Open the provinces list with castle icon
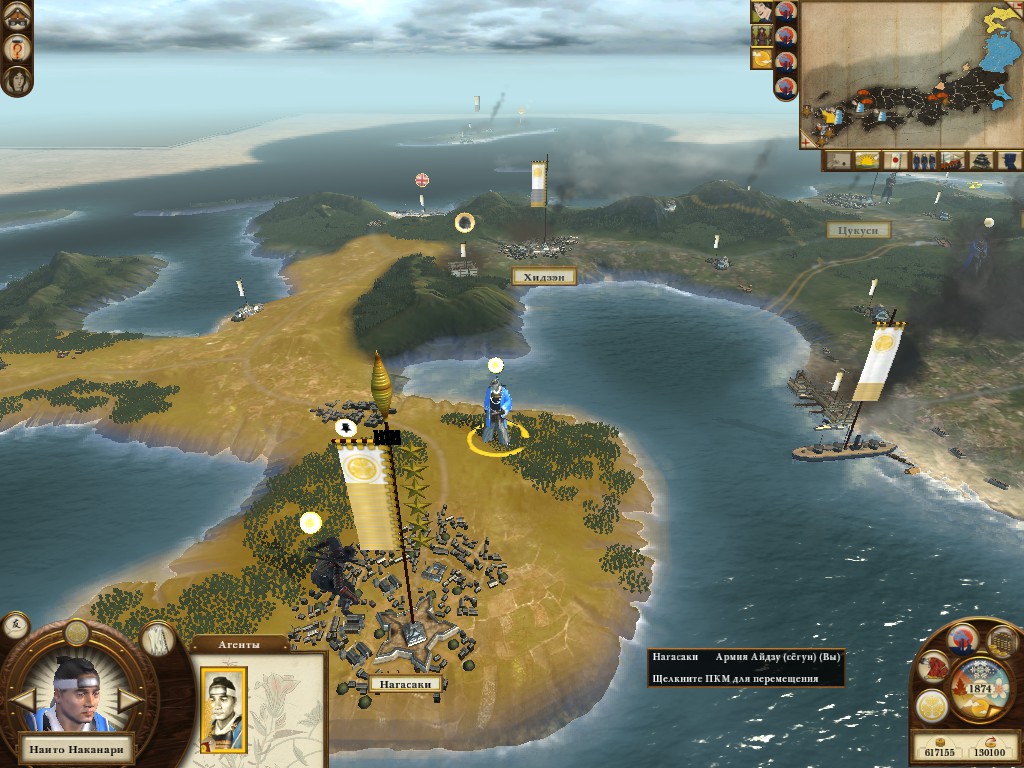Viewport: 1024px width, 768px height. coord(982,161)
